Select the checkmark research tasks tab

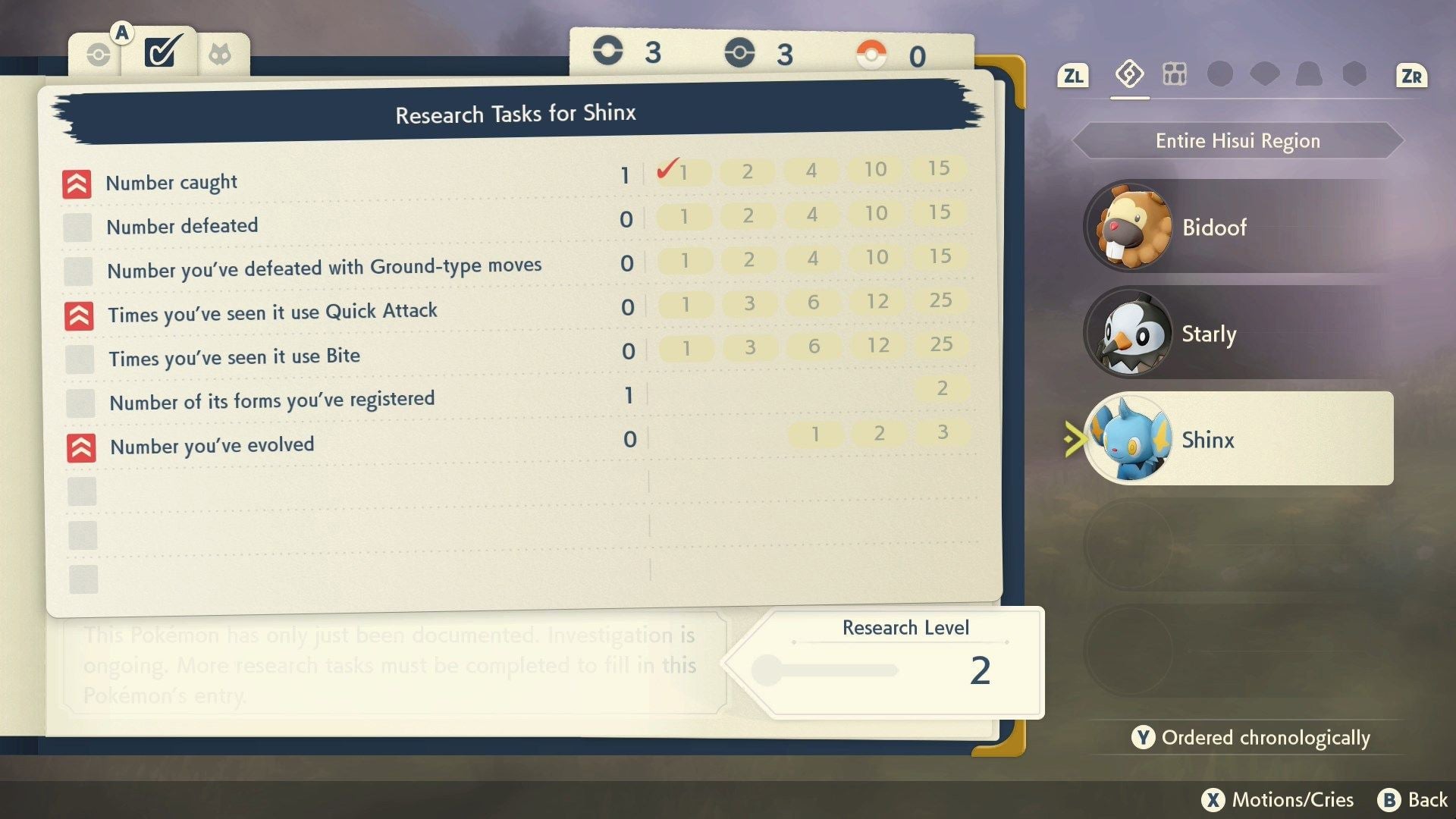point(162,52)
